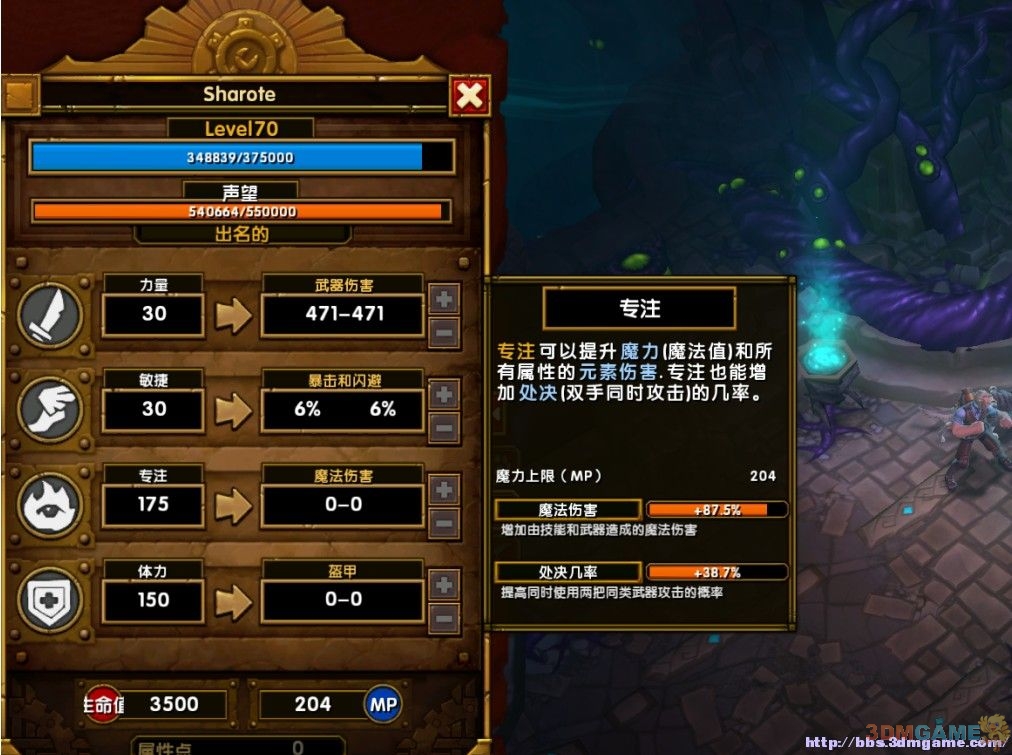1012x755 pixels.
Task: Remove a point from Dexterity
Action: [x=445, y=428]
